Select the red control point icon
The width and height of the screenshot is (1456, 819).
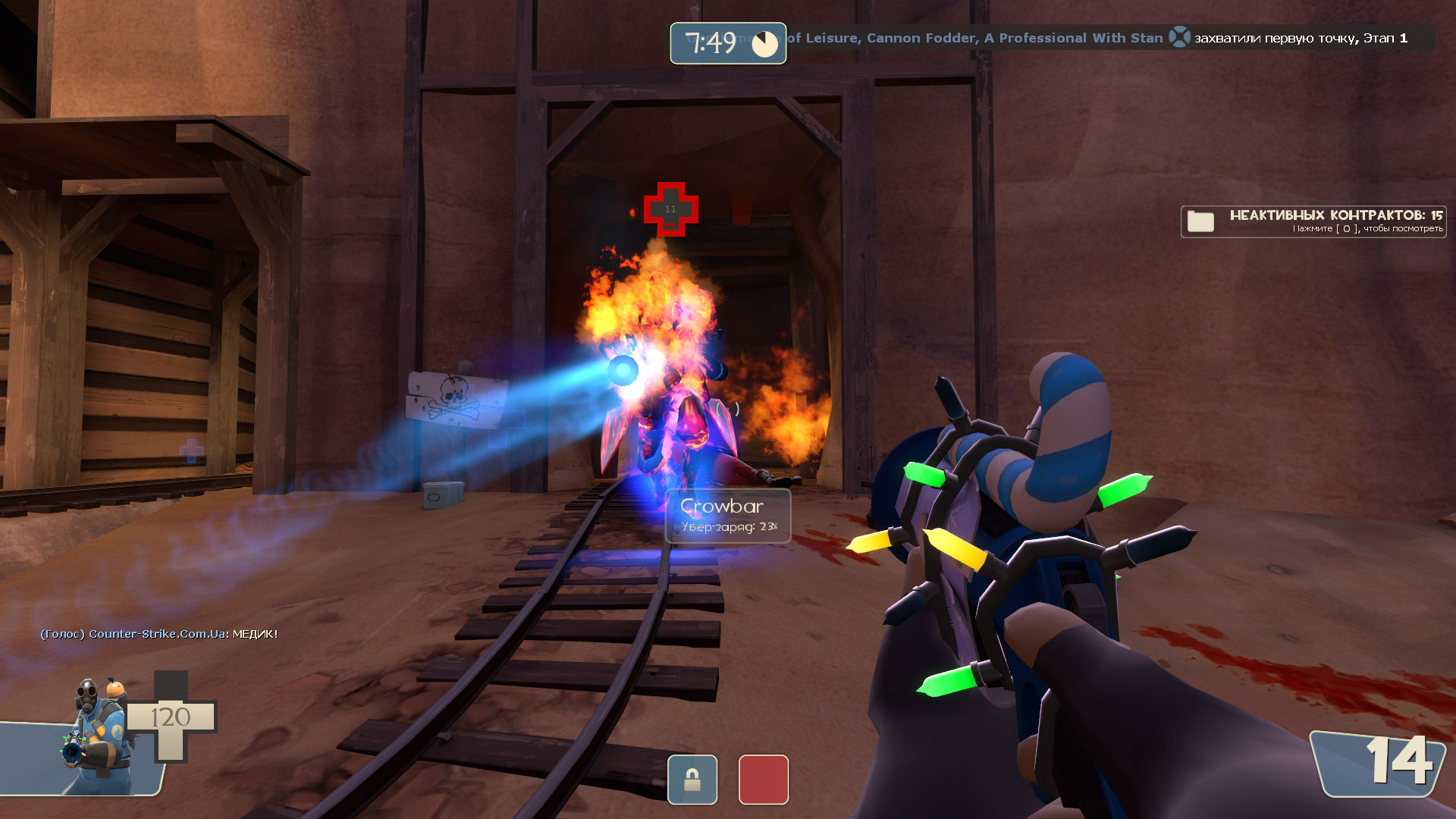[x=763, y=779]
